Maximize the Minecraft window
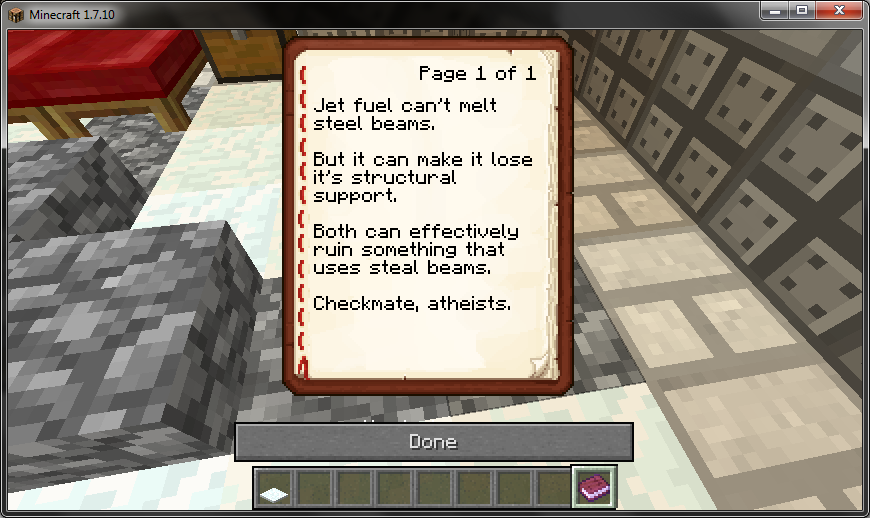This screenshot has width=870, height=518. pos(800,10)
